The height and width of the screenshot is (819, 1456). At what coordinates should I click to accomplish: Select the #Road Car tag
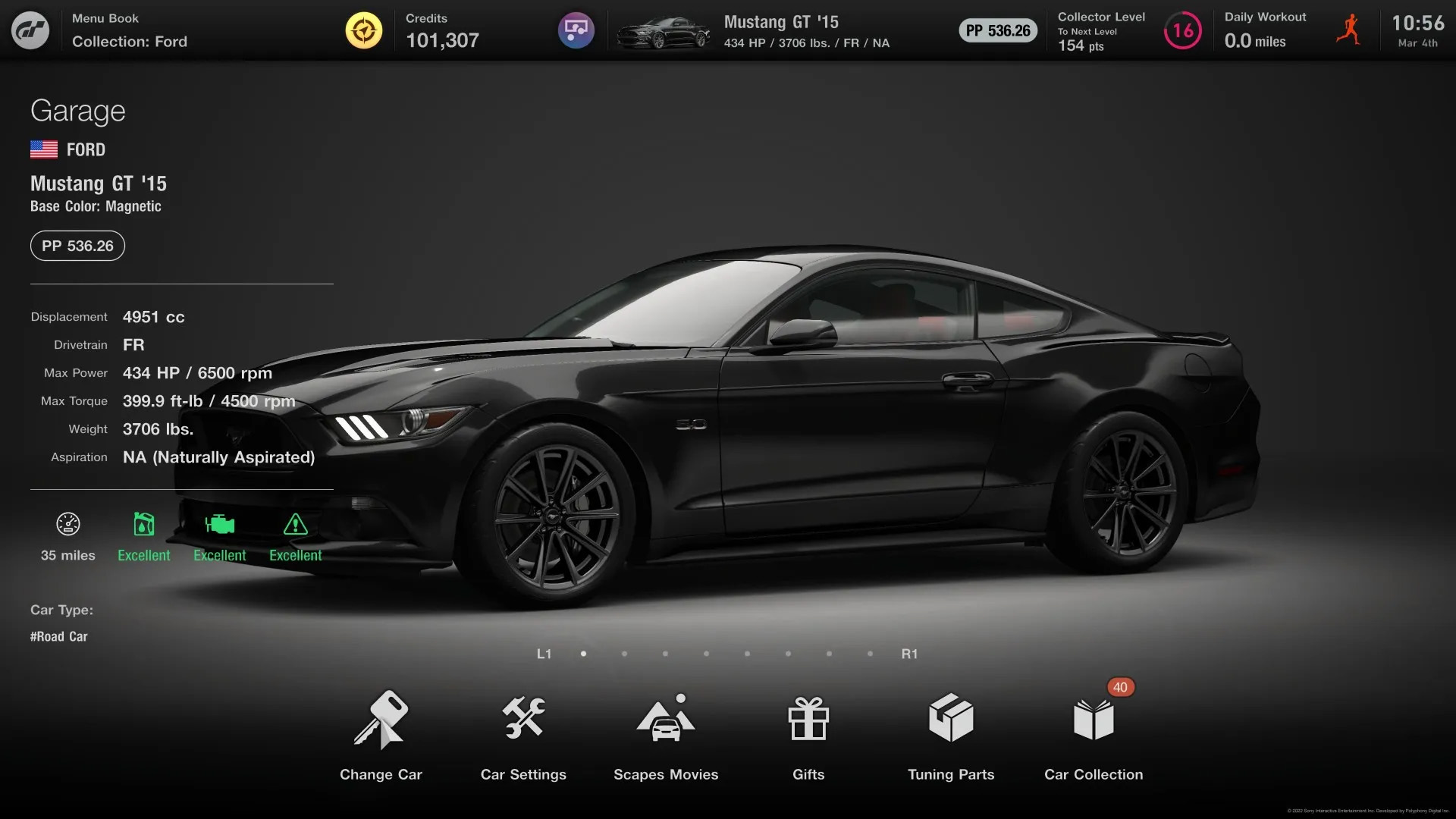pyautogui.click(x=59, y=637)
